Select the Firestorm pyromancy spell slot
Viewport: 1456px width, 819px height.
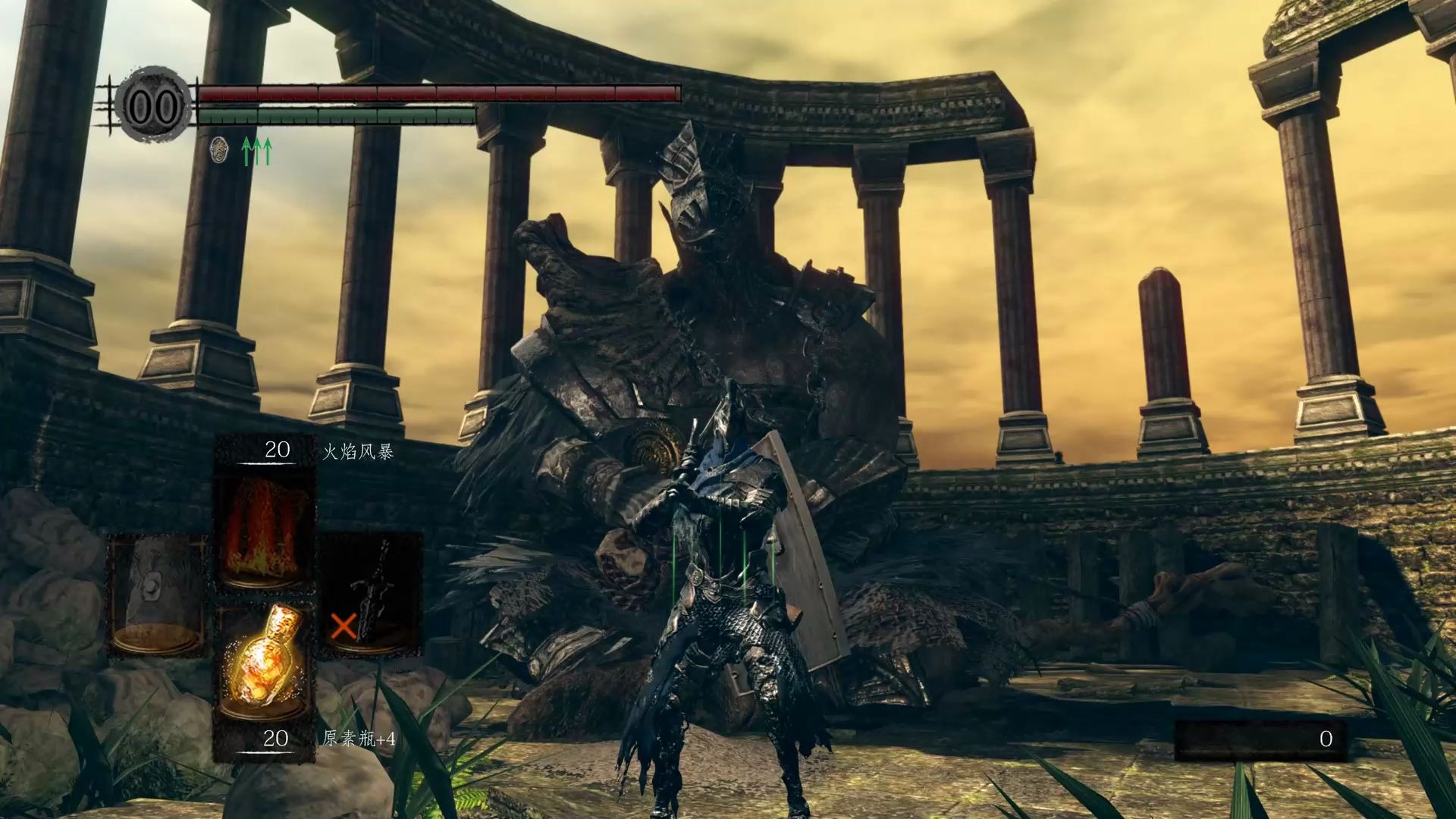pos(265,527)
